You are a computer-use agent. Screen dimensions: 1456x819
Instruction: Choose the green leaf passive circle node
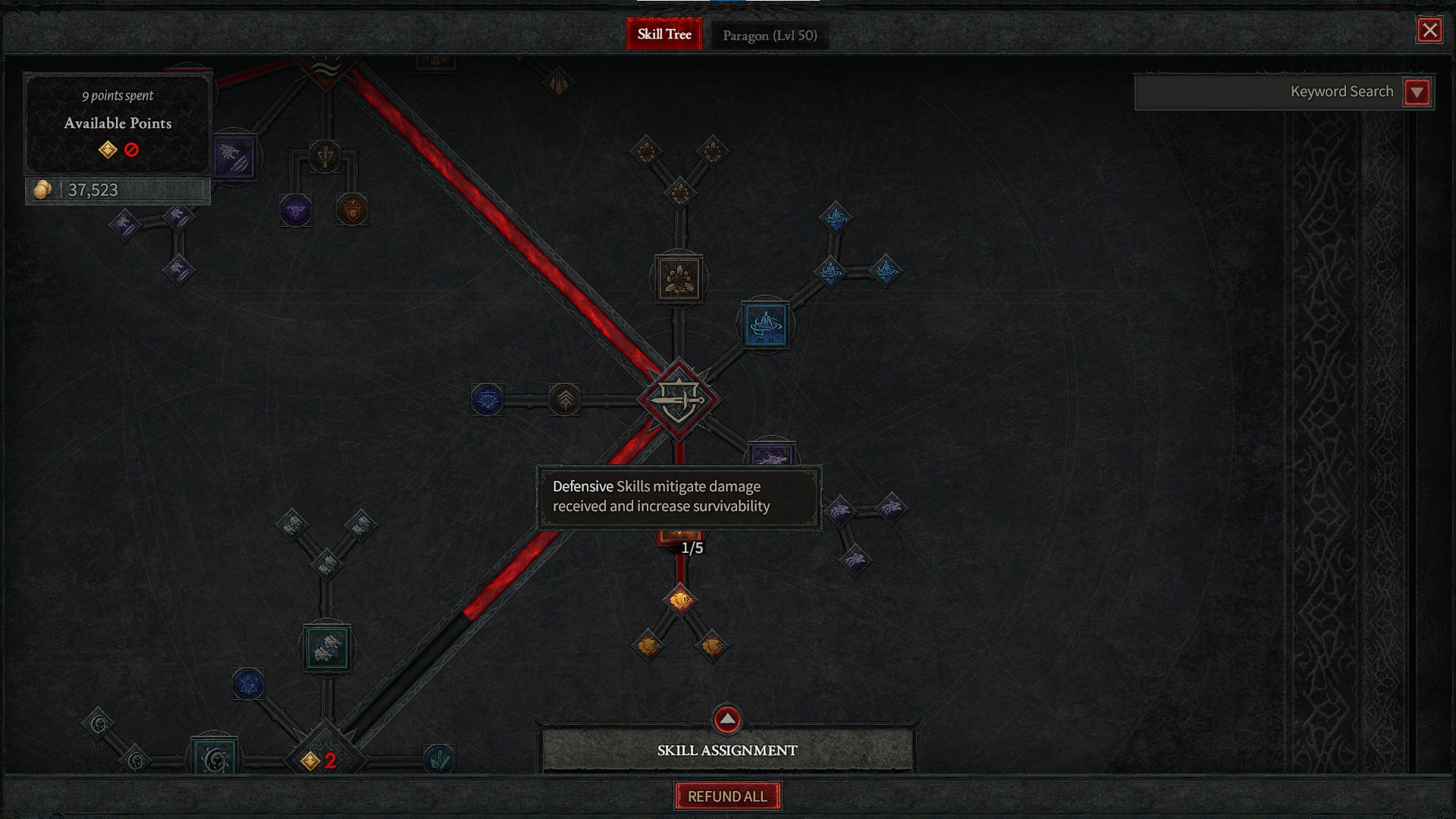[x=439, y=758]
